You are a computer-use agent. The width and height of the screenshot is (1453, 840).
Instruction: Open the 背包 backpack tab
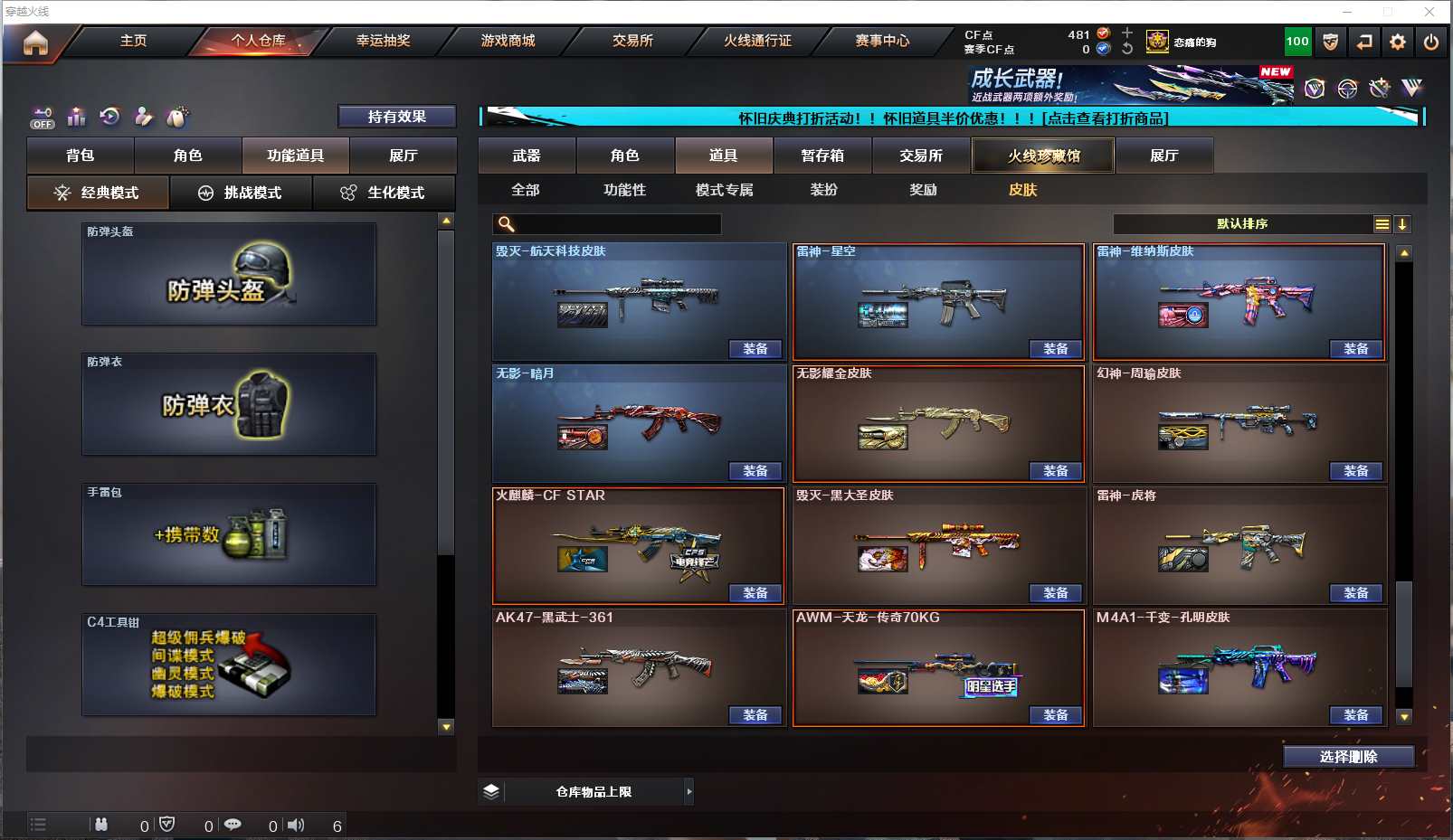point(81,156)
